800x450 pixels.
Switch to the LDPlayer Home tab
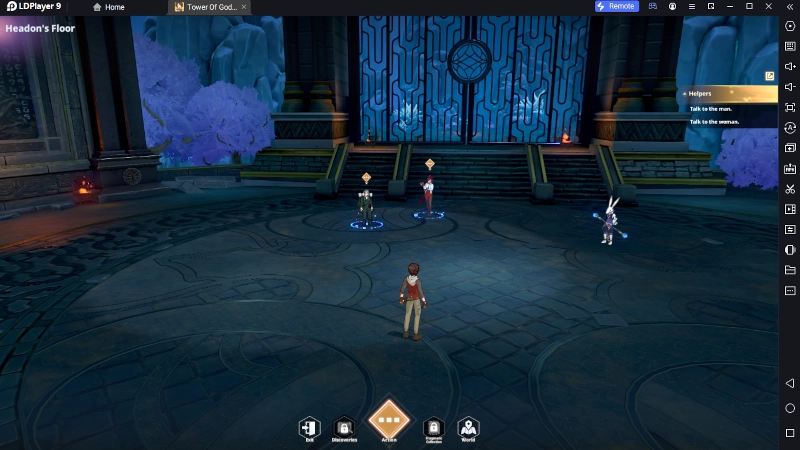[x=109, y=7]
